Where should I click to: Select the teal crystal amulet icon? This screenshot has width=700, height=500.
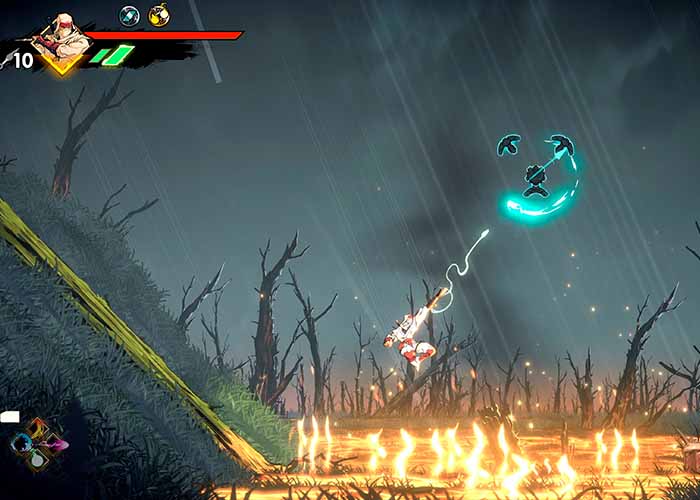coord(129,15)
